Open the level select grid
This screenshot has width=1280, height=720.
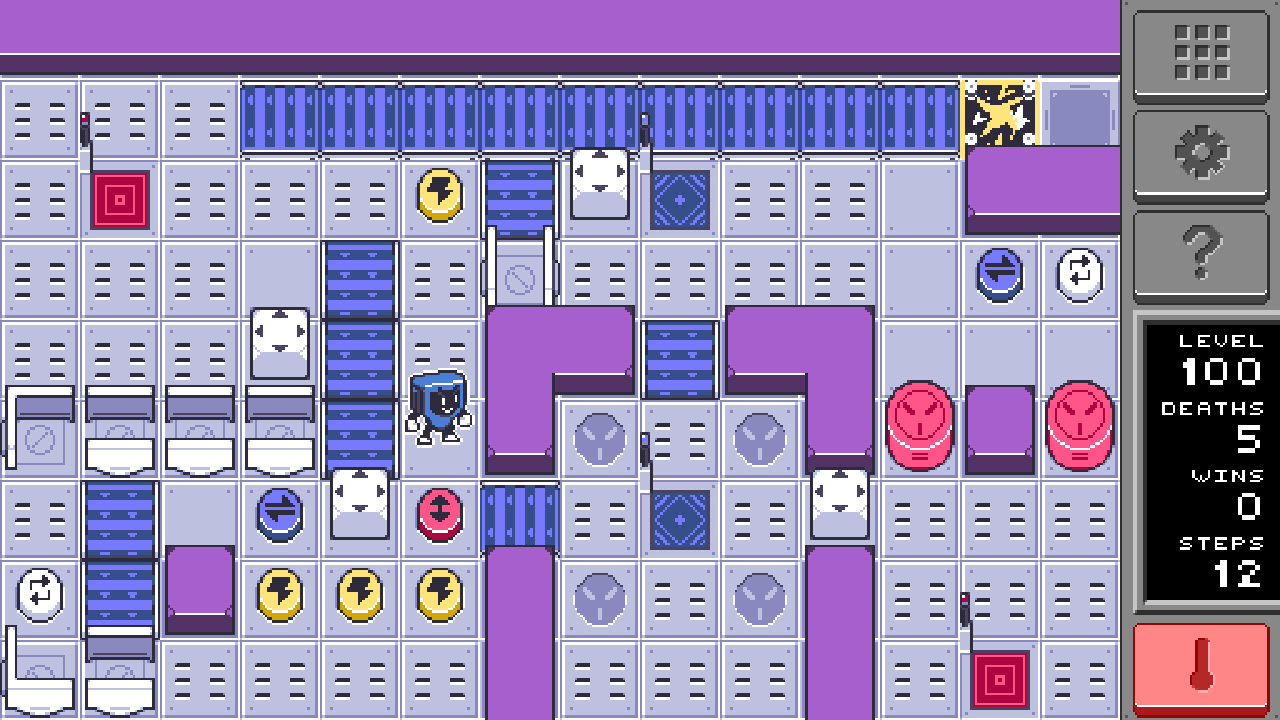1201,55
